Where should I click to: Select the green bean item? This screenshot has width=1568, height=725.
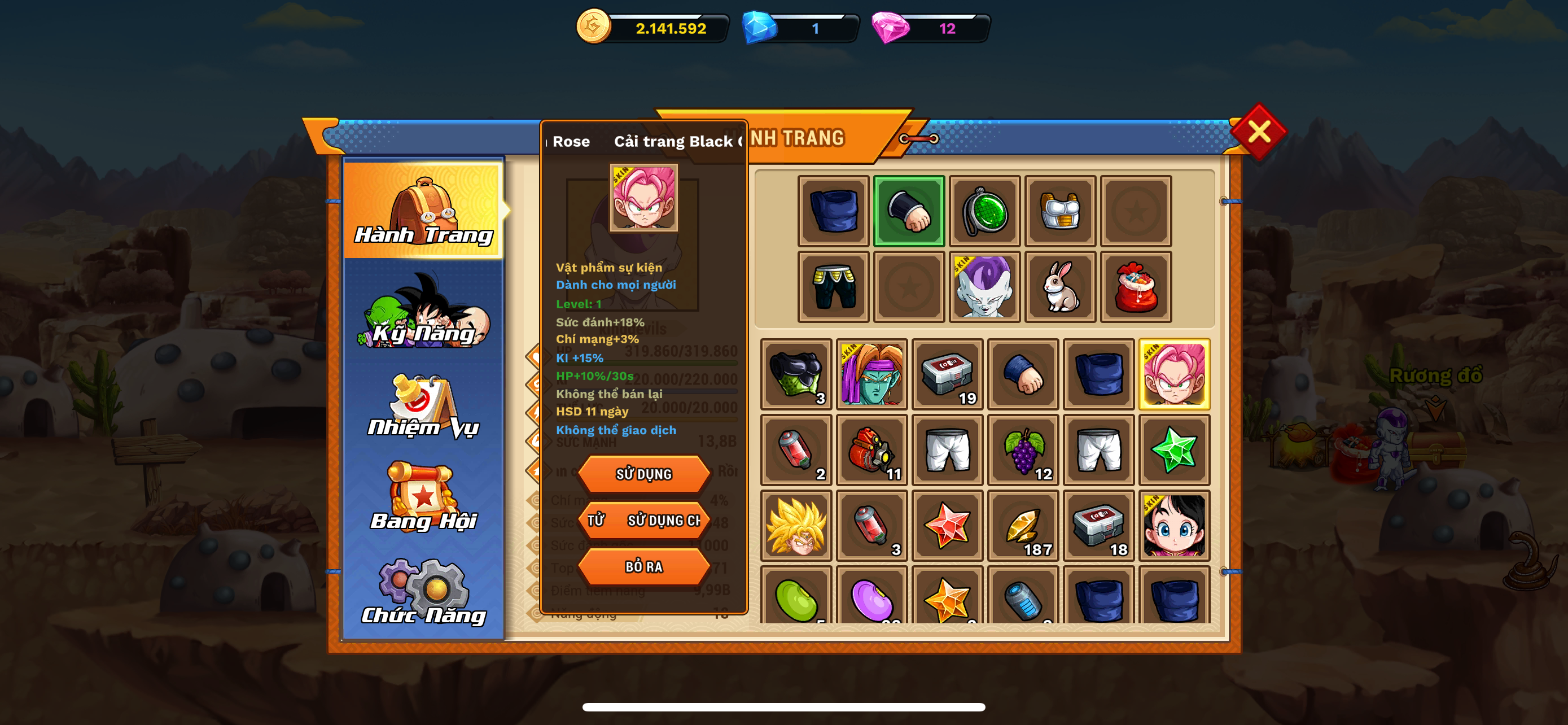click(x=796, y=598)
